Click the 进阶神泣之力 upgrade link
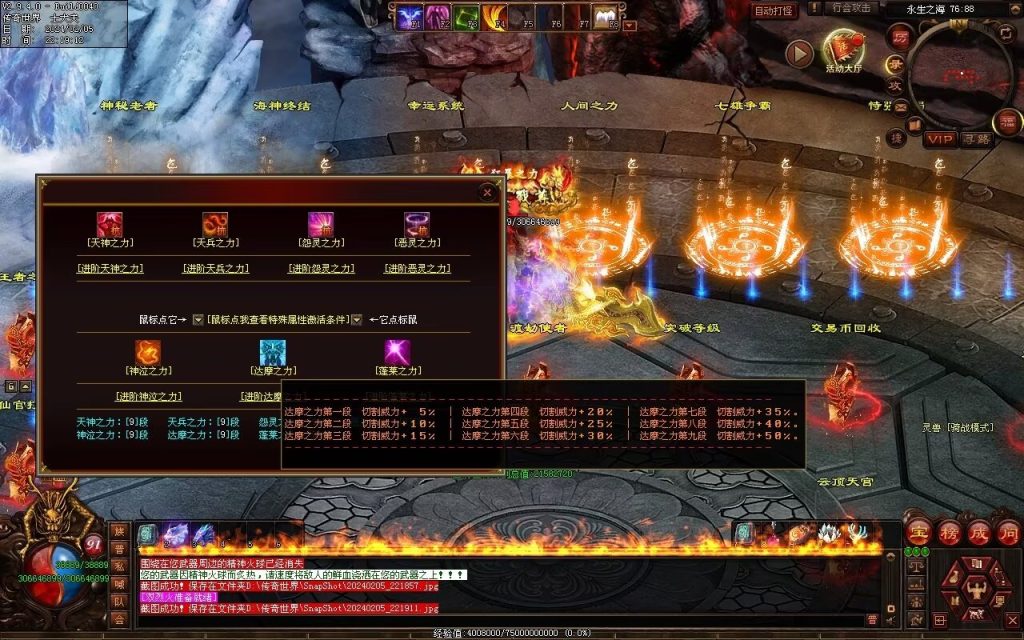This screenshot has width=1024, height=640. point(148,396)
